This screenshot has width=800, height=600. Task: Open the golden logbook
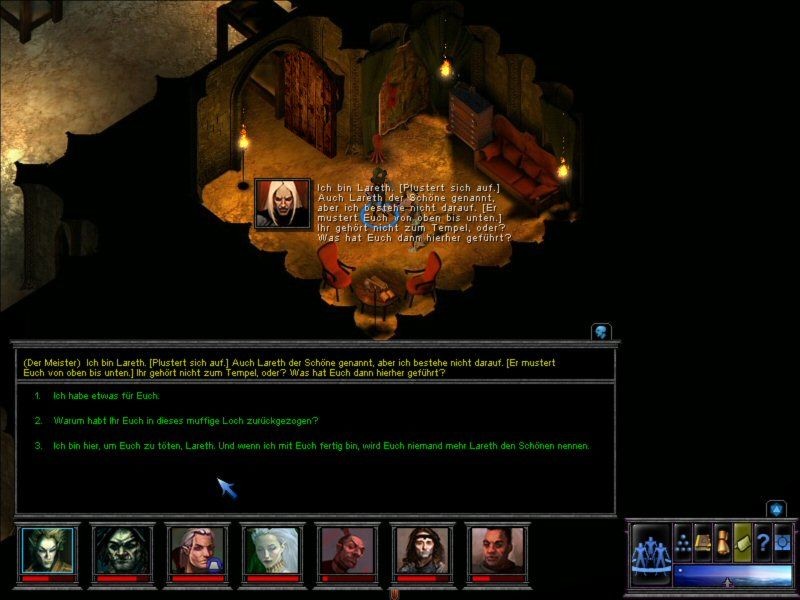pyautogui.click(x=703, y=540)
